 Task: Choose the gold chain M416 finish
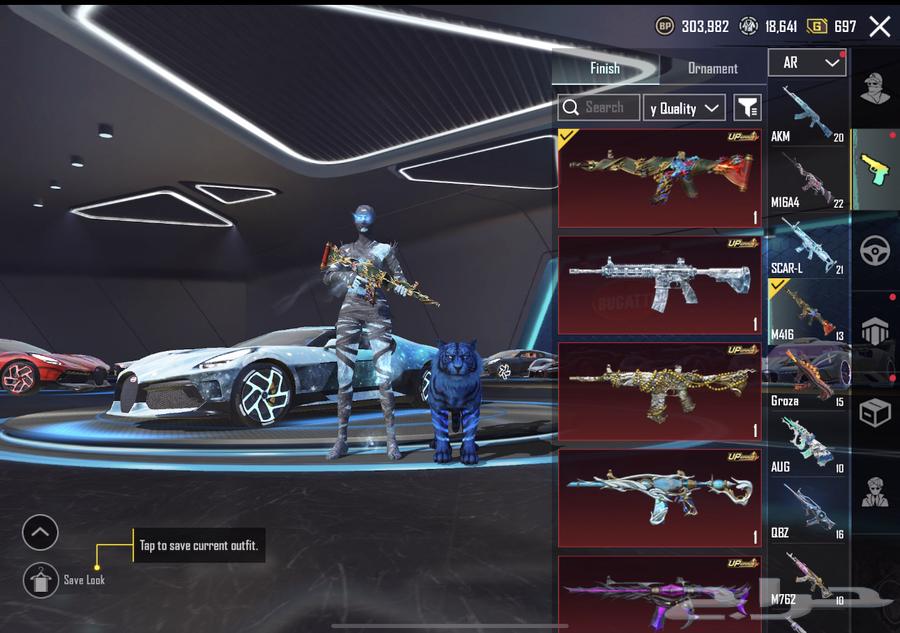point(660,391)
